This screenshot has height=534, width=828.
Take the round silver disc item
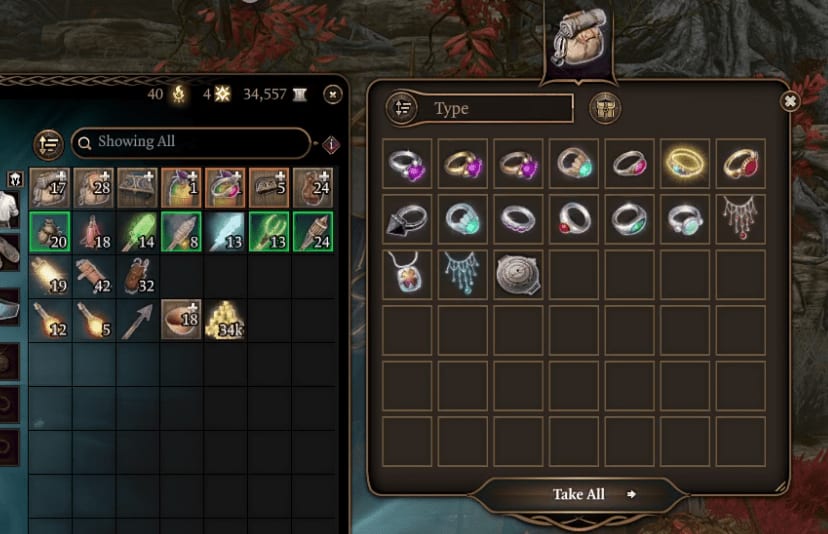[518, 273]
